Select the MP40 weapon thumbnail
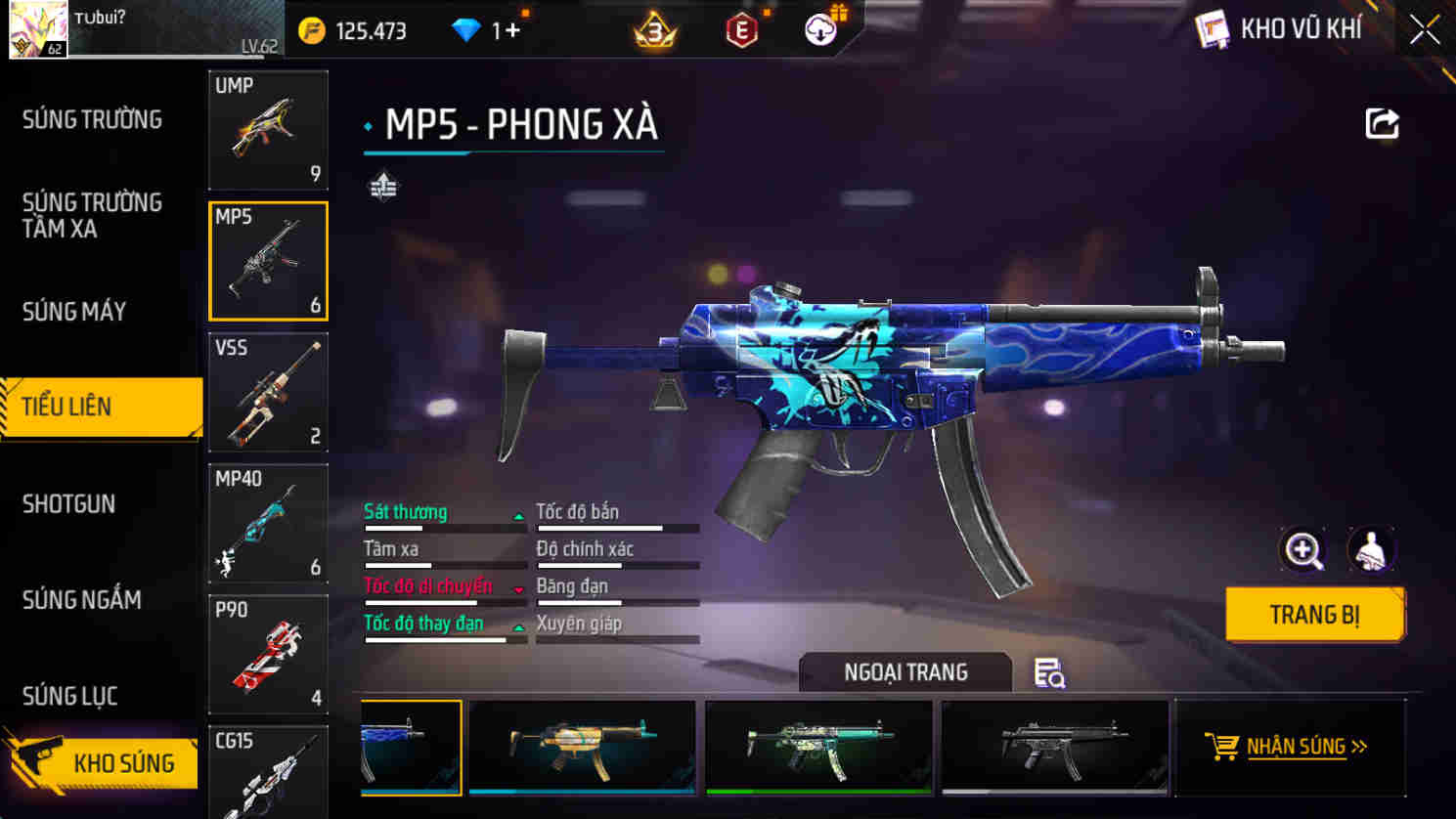 coord(268,524)
